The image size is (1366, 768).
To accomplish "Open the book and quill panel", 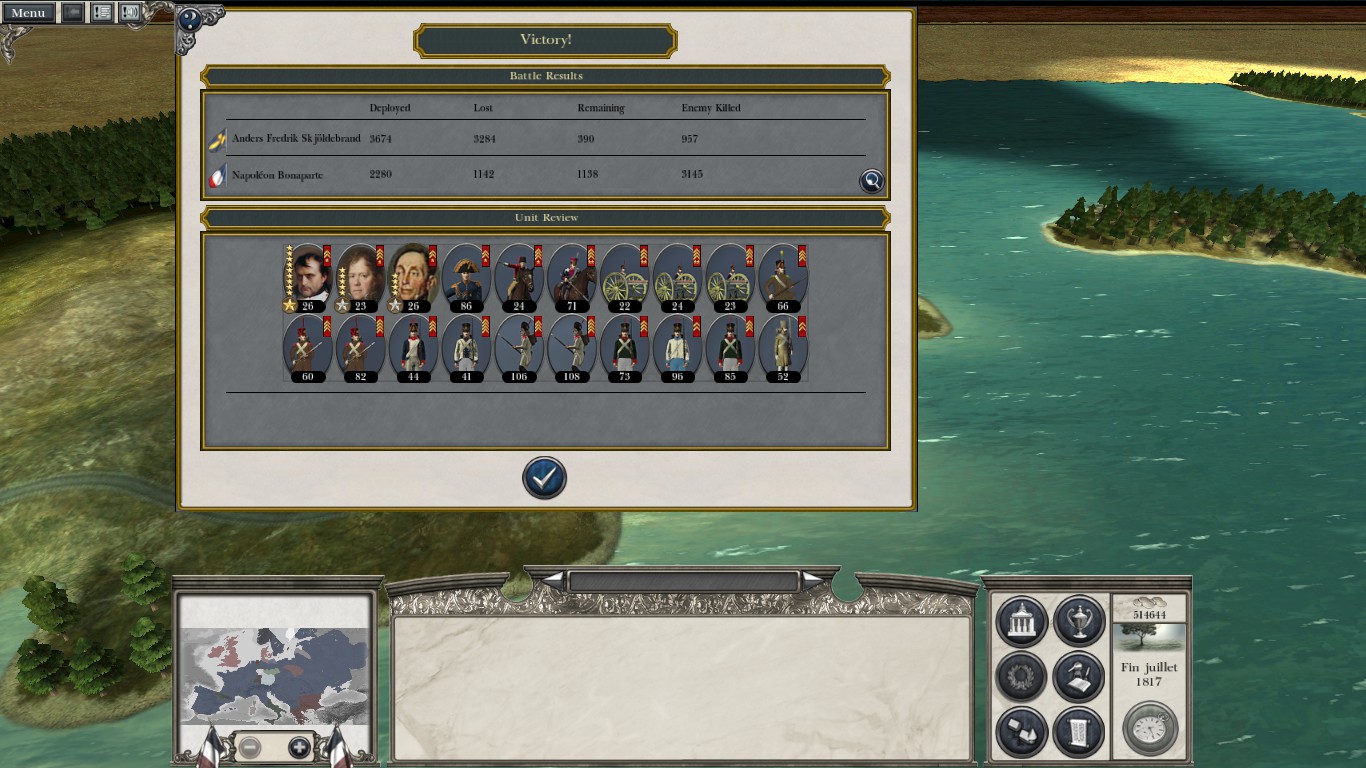I will [1078, 677].
